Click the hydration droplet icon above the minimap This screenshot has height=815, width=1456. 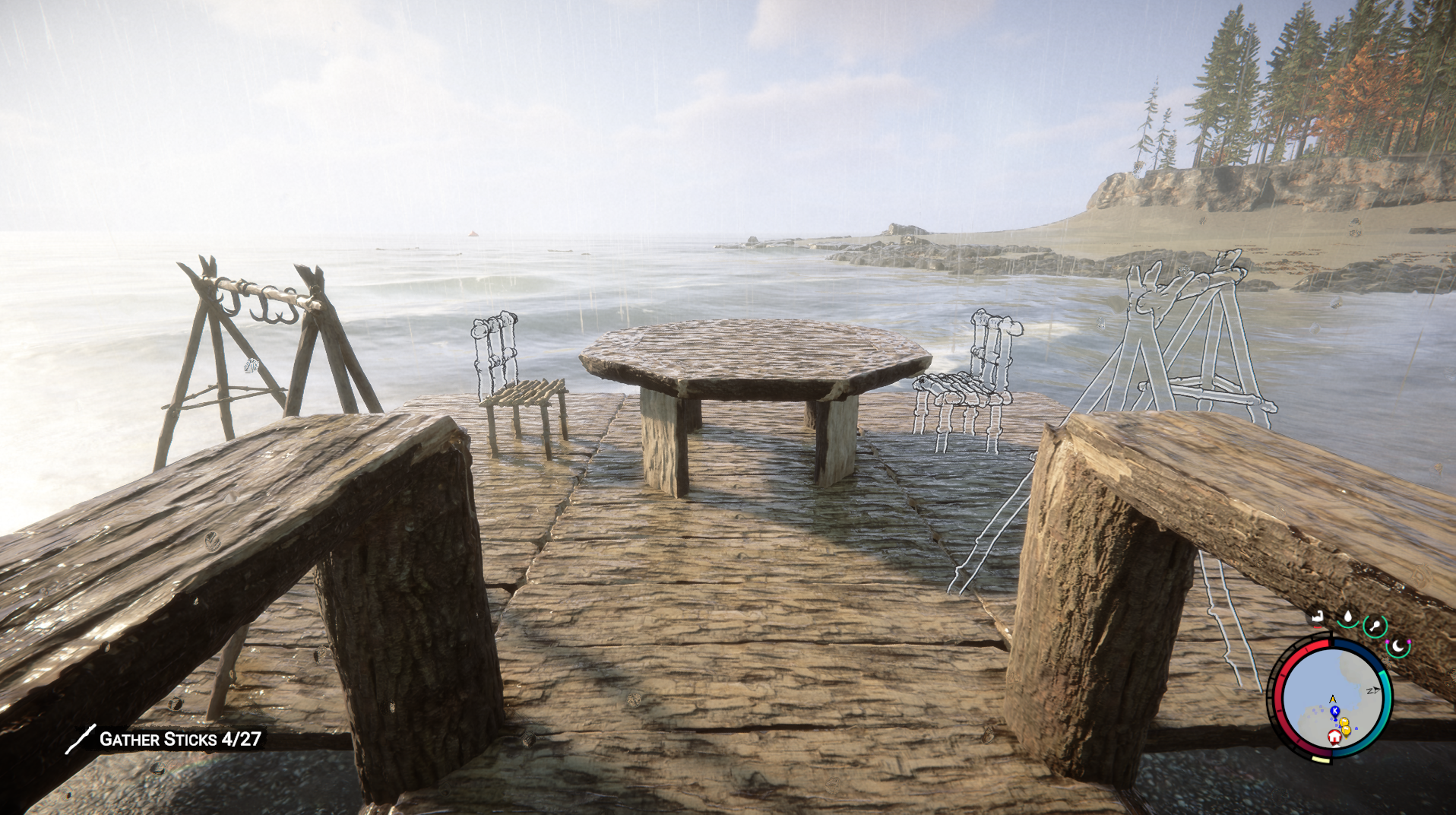[x=1347, y=617]
